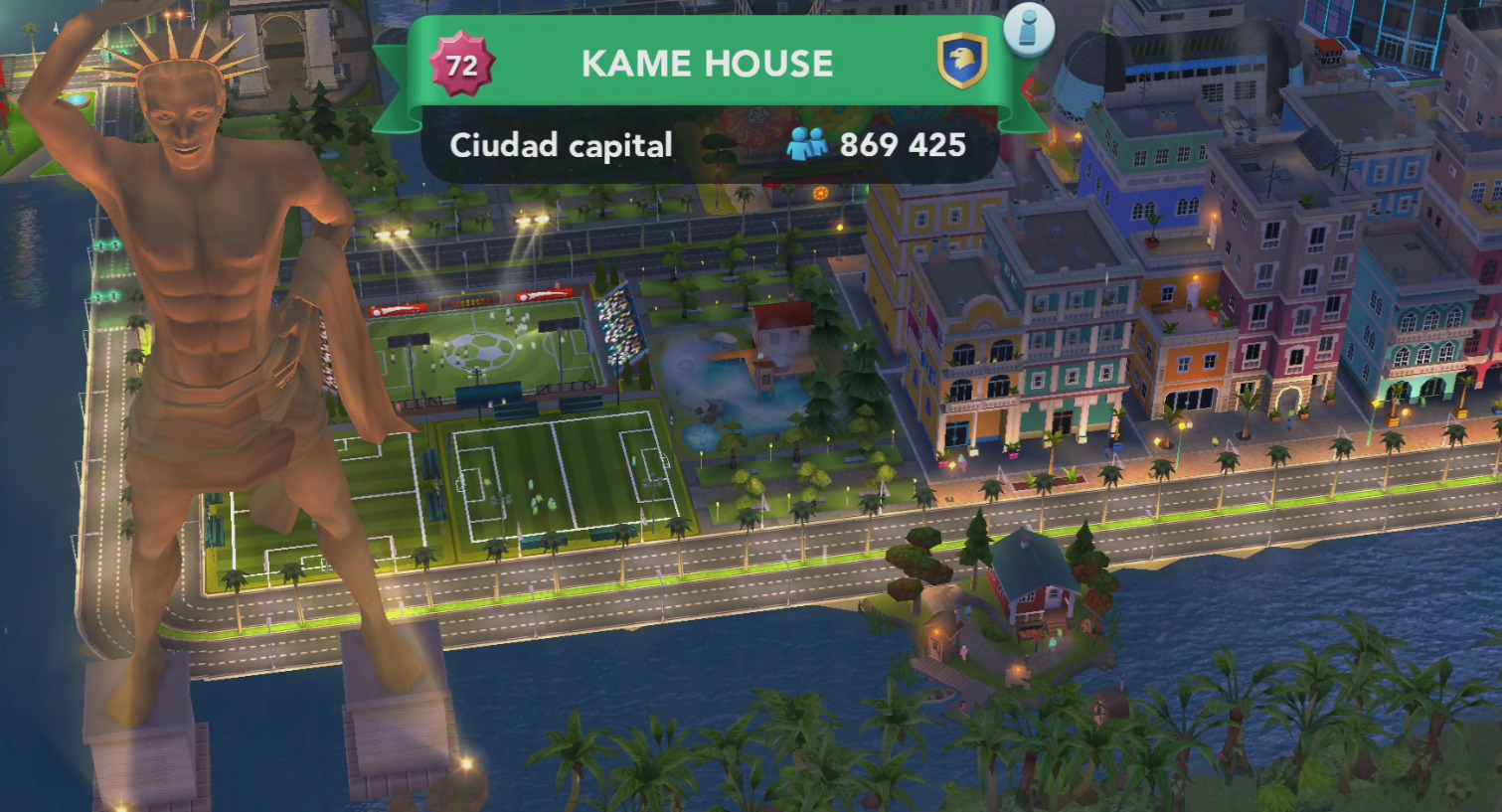This screenshot has width=1502, height=812.
Task: Tap the level 72 badge
Action: (461, 66)
